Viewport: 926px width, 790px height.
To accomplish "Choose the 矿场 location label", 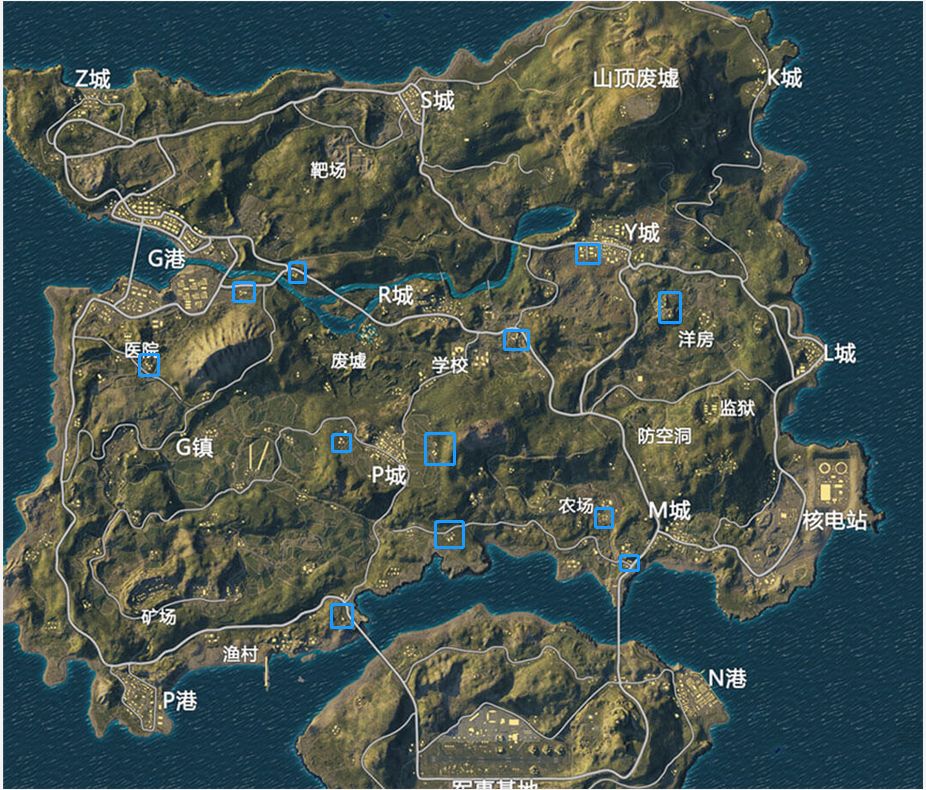I will [158, 617].
